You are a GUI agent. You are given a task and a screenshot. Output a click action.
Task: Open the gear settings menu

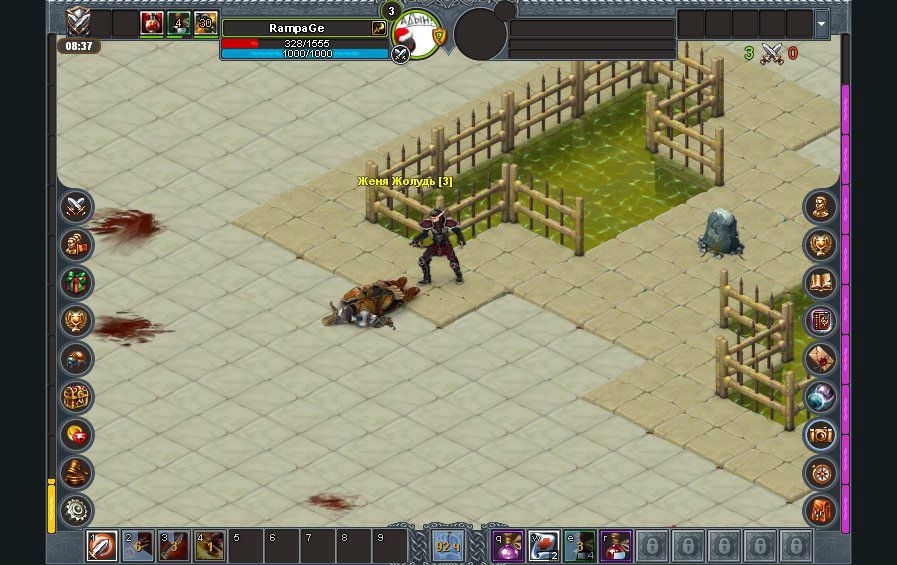76,510
